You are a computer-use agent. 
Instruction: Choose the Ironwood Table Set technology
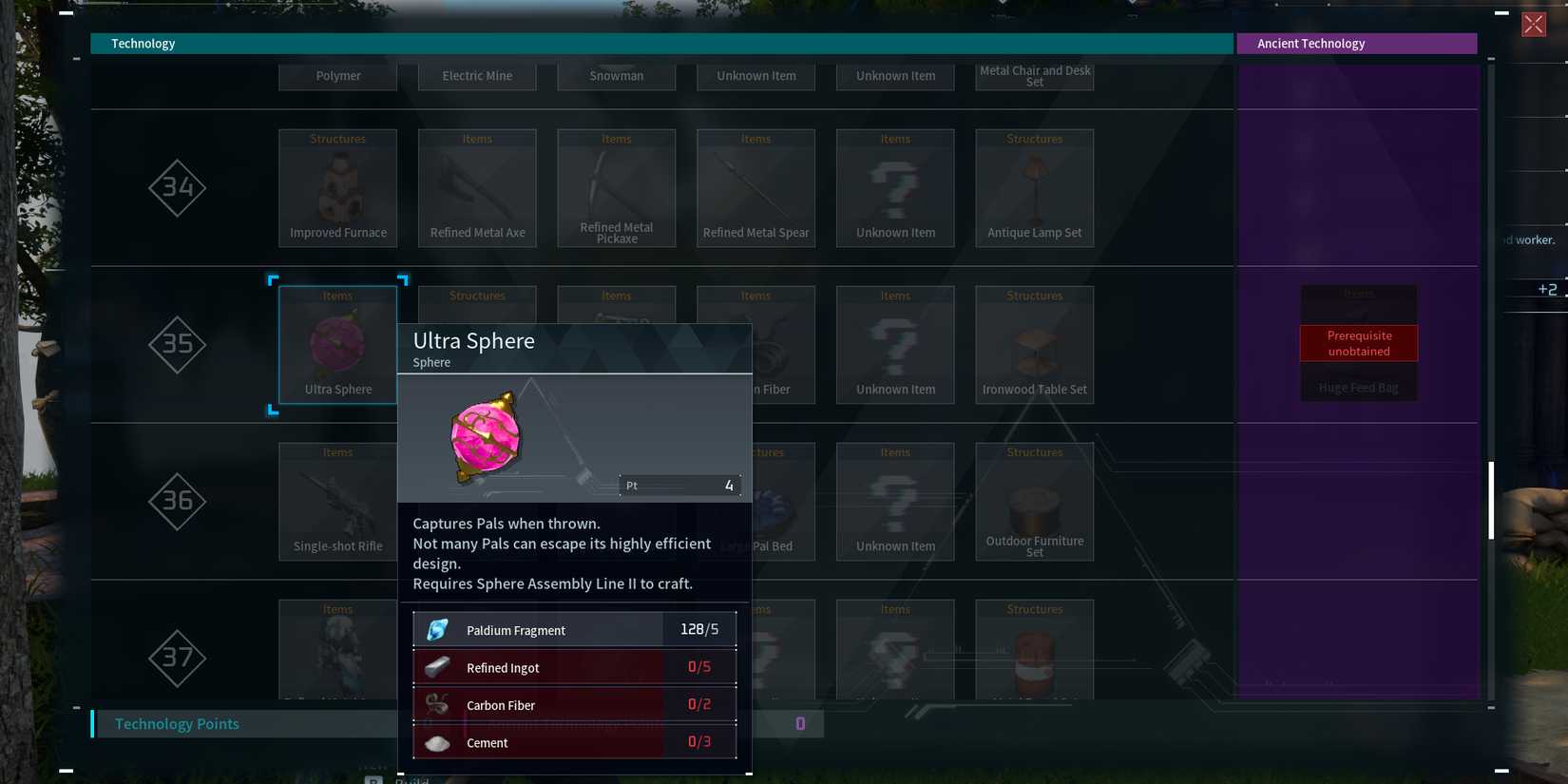click(1034, 344)
